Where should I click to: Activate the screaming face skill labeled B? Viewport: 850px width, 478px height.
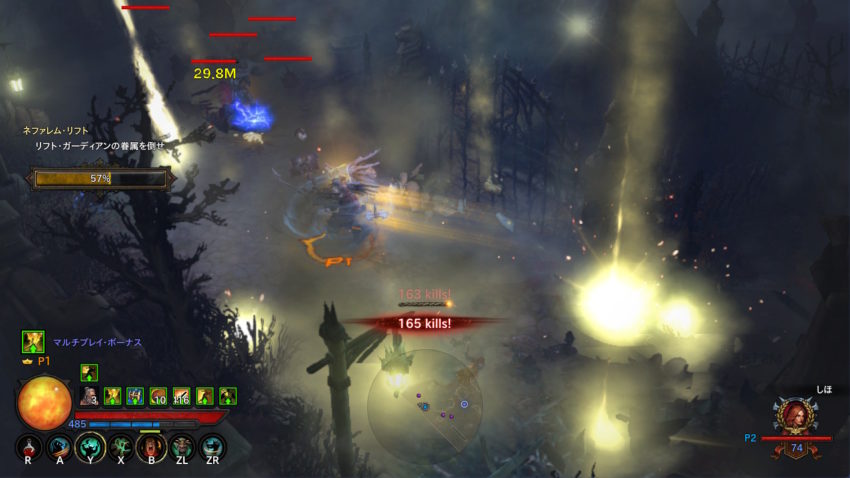click(x=151, y=446)
